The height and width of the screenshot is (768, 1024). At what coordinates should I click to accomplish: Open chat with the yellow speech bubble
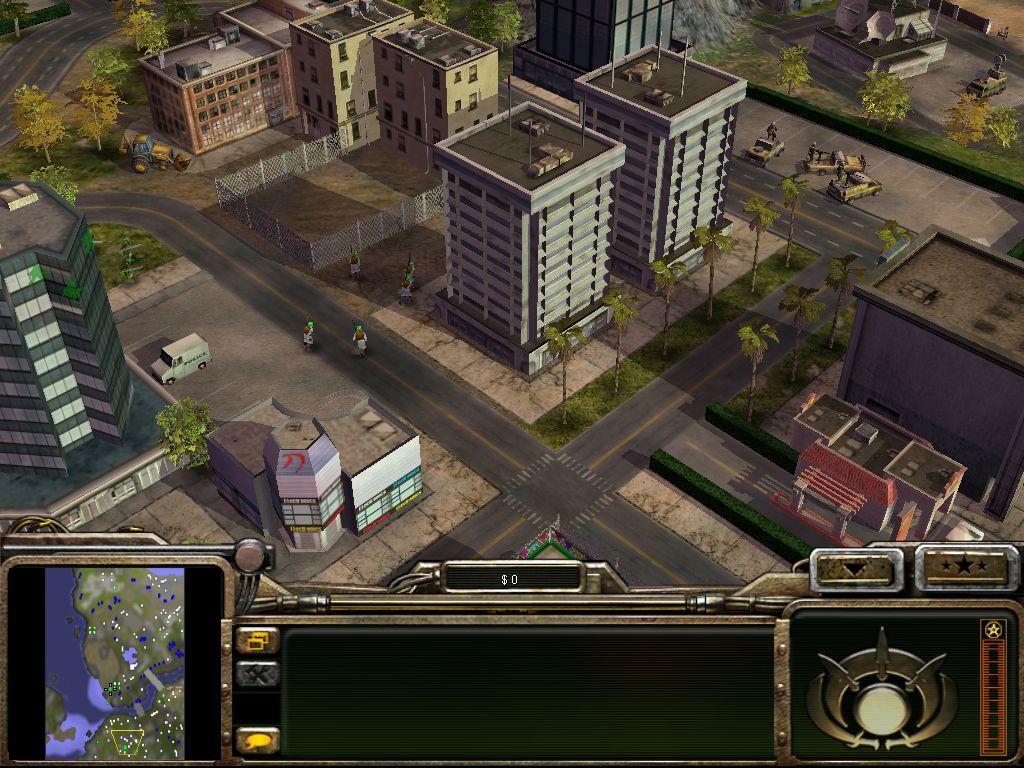click(x=257, y=741)
